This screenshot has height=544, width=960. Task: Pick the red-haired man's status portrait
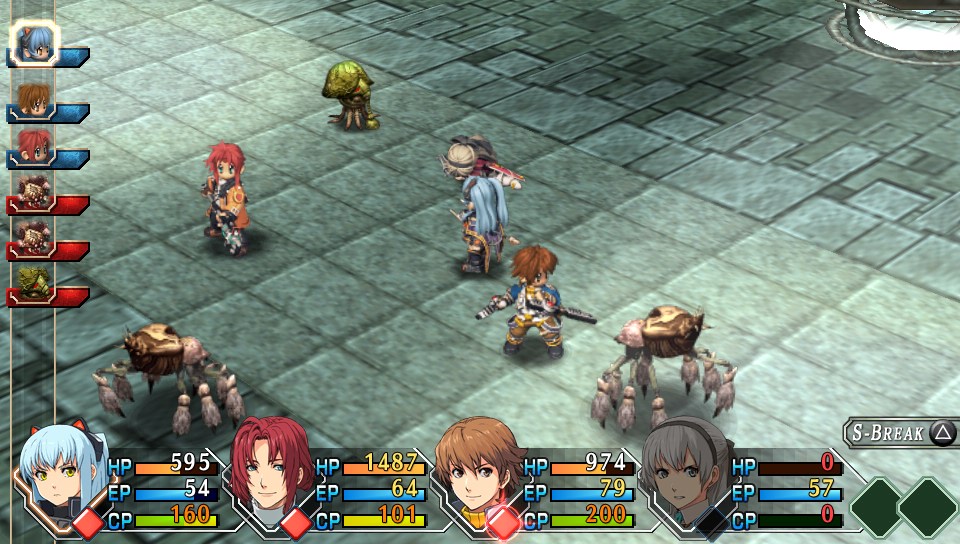[x=268, y=474]
